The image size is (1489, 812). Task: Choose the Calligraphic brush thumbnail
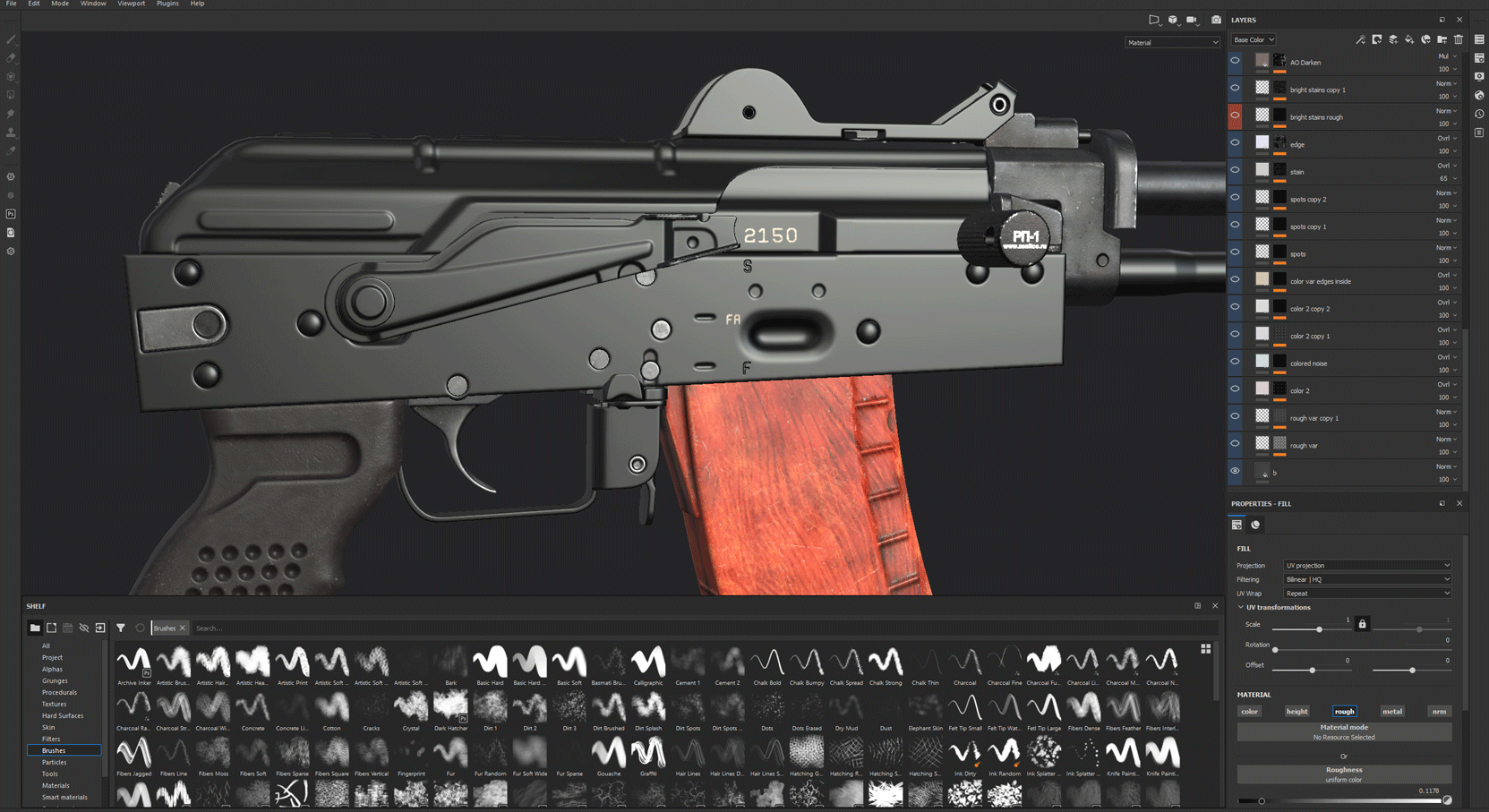[x=648, y=662]
